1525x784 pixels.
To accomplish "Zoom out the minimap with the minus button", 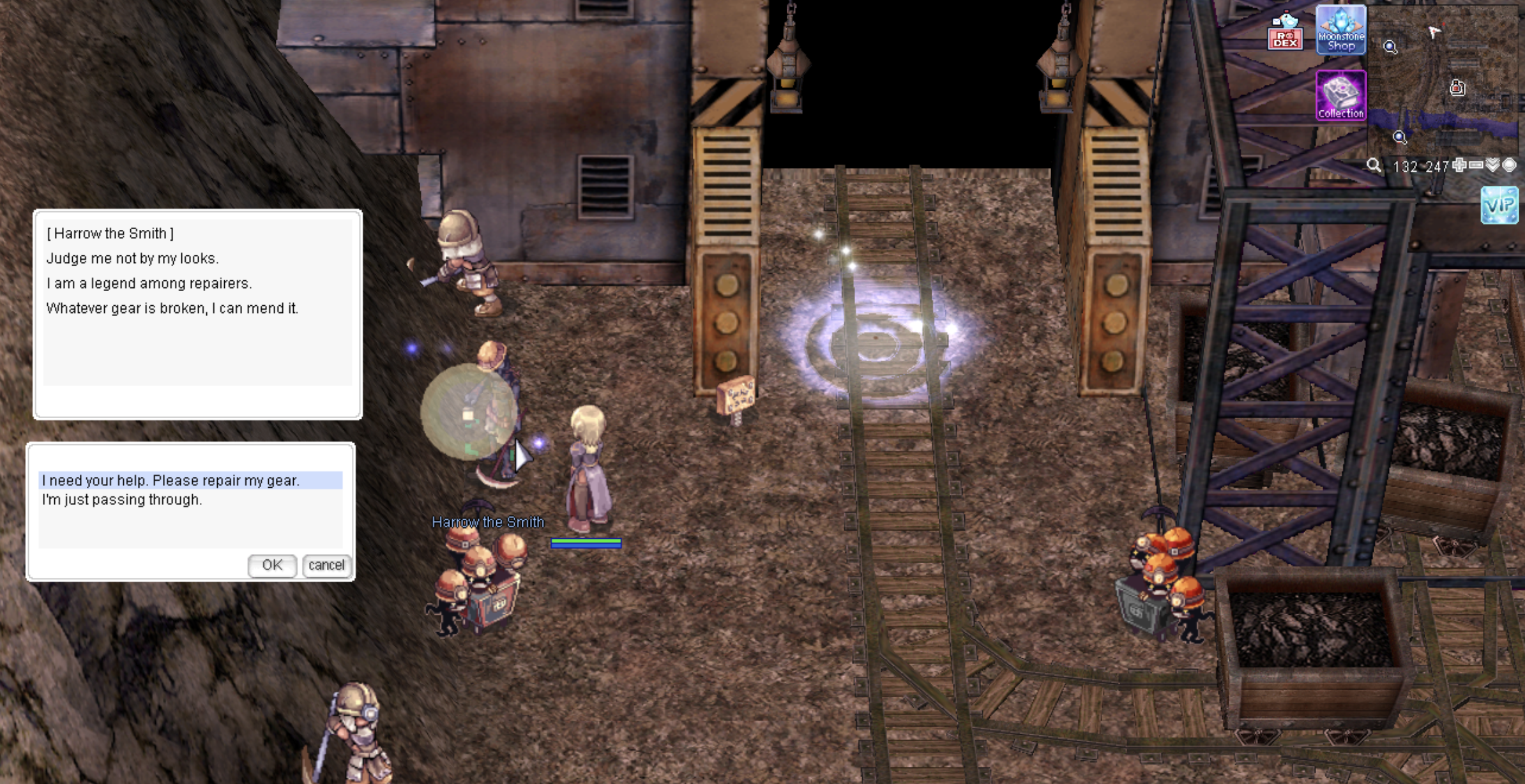I will [1476, 166].
